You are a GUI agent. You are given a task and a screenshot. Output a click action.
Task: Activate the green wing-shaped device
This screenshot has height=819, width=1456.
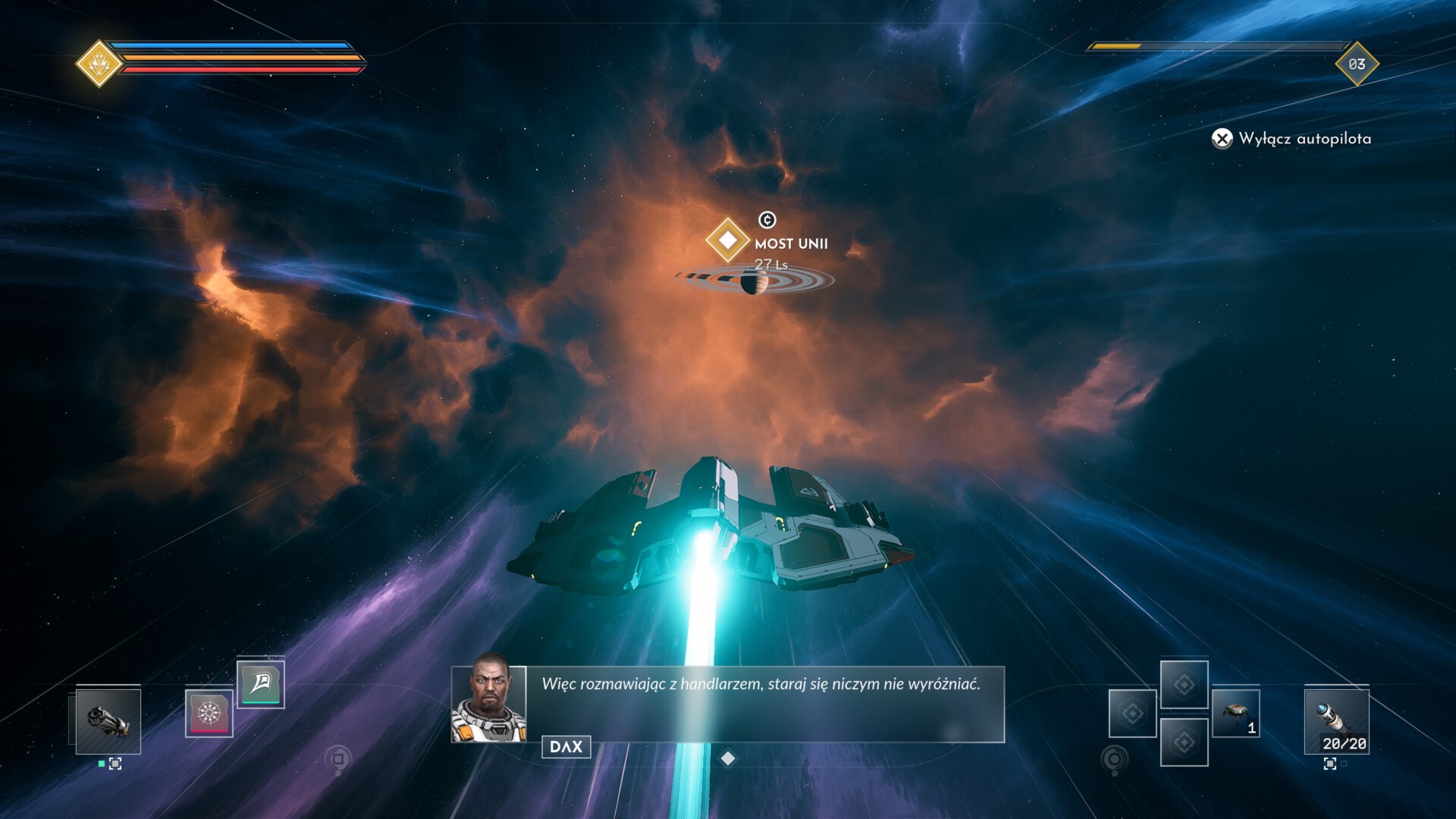pyautogui.click(x=260, y=684)
